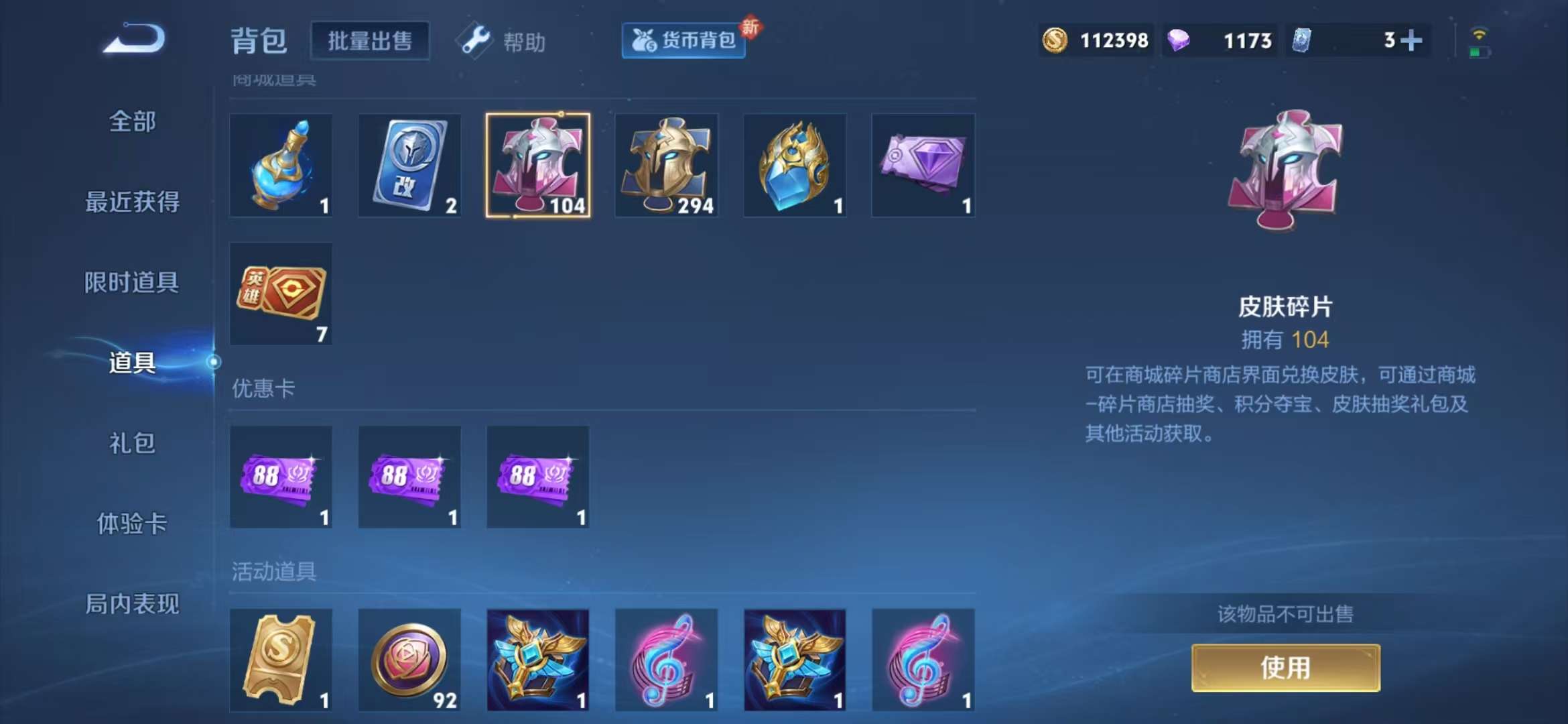This screenshot has width=1568, height=724.
Task: Select the blue inscription potion item
Action: [x=280, y=166]
